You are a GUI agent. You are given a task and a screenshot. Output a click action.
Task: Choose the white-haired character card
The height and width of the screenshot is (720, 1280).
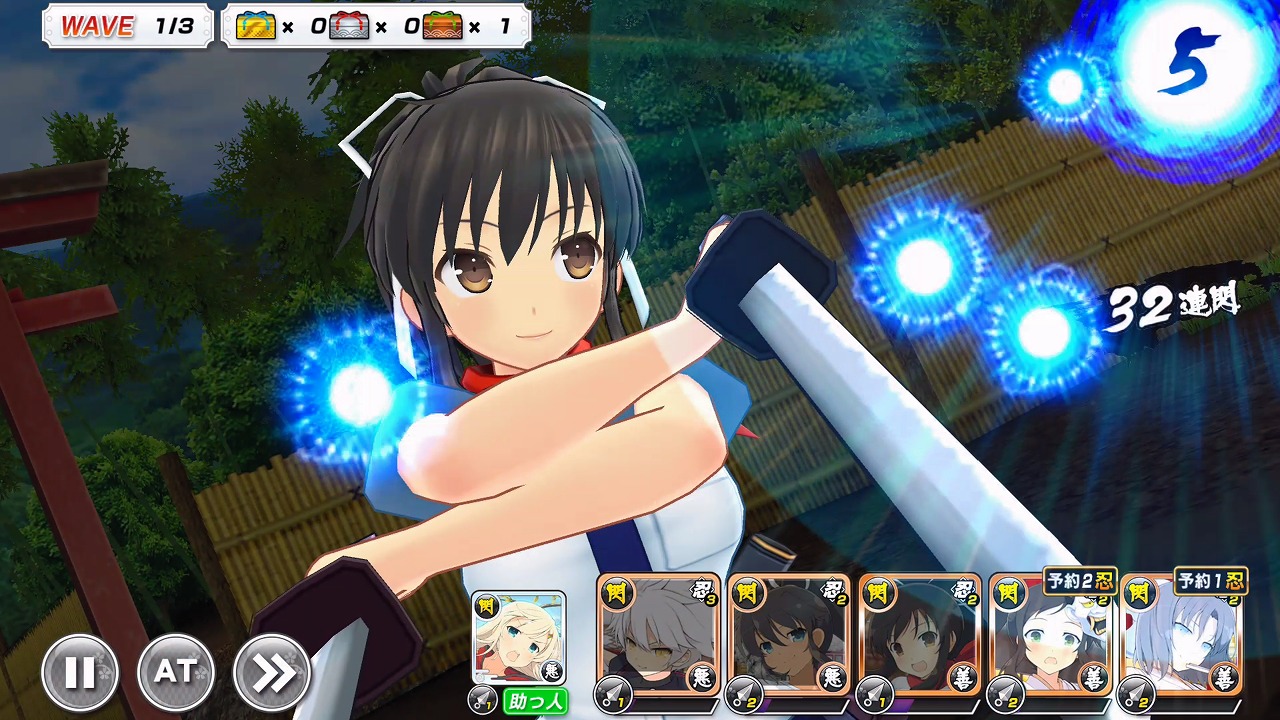(658, 636)
